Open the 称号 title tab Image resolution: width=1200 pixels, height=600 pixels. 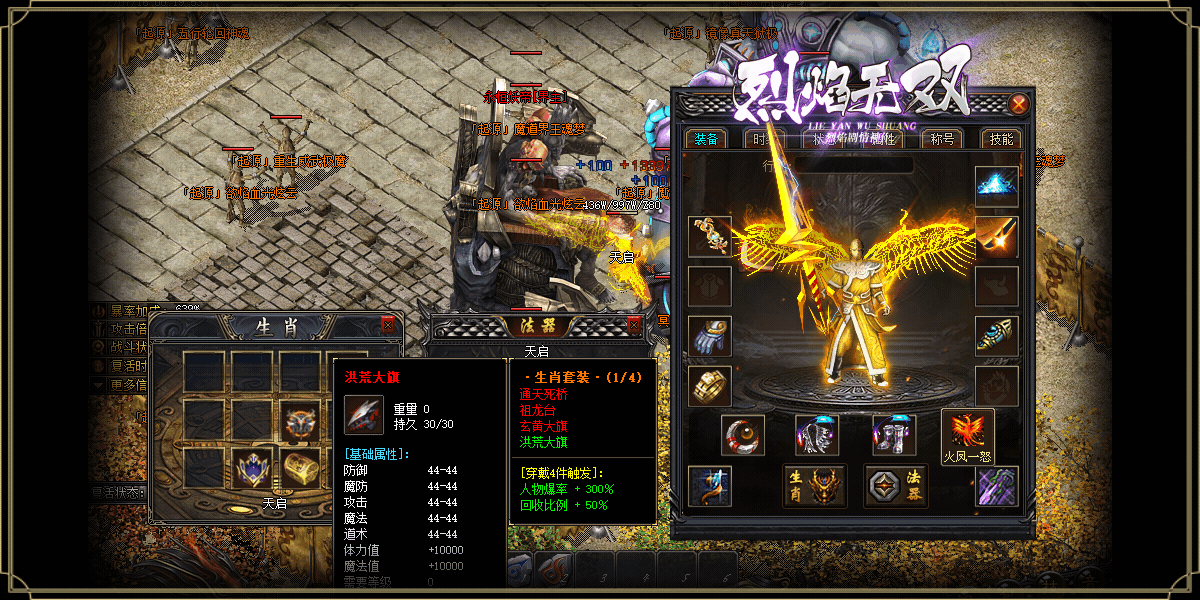(x=942, y=139)
